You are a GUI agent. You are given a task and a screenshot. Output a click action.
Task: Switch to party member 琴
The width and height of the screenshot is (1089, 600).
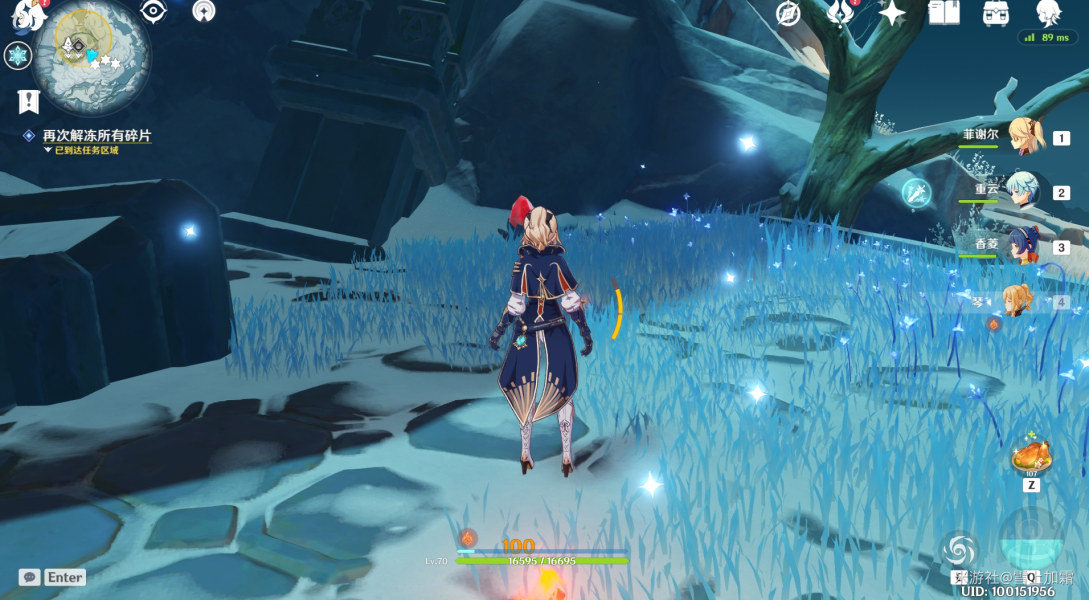tap(1018, 301)
